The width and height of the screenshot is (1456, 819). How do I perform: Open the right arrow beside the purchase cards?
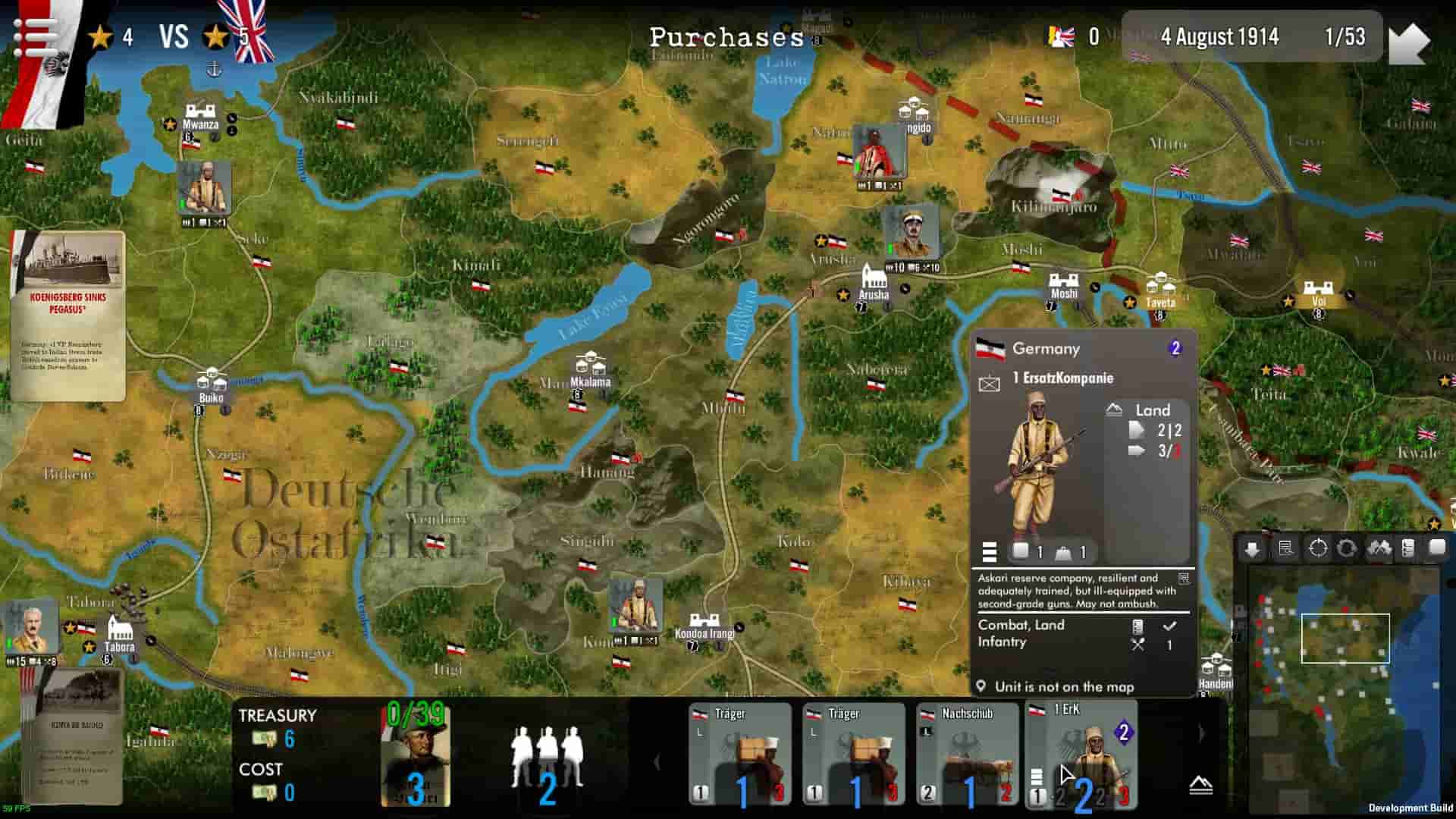tap(1200, 732)
